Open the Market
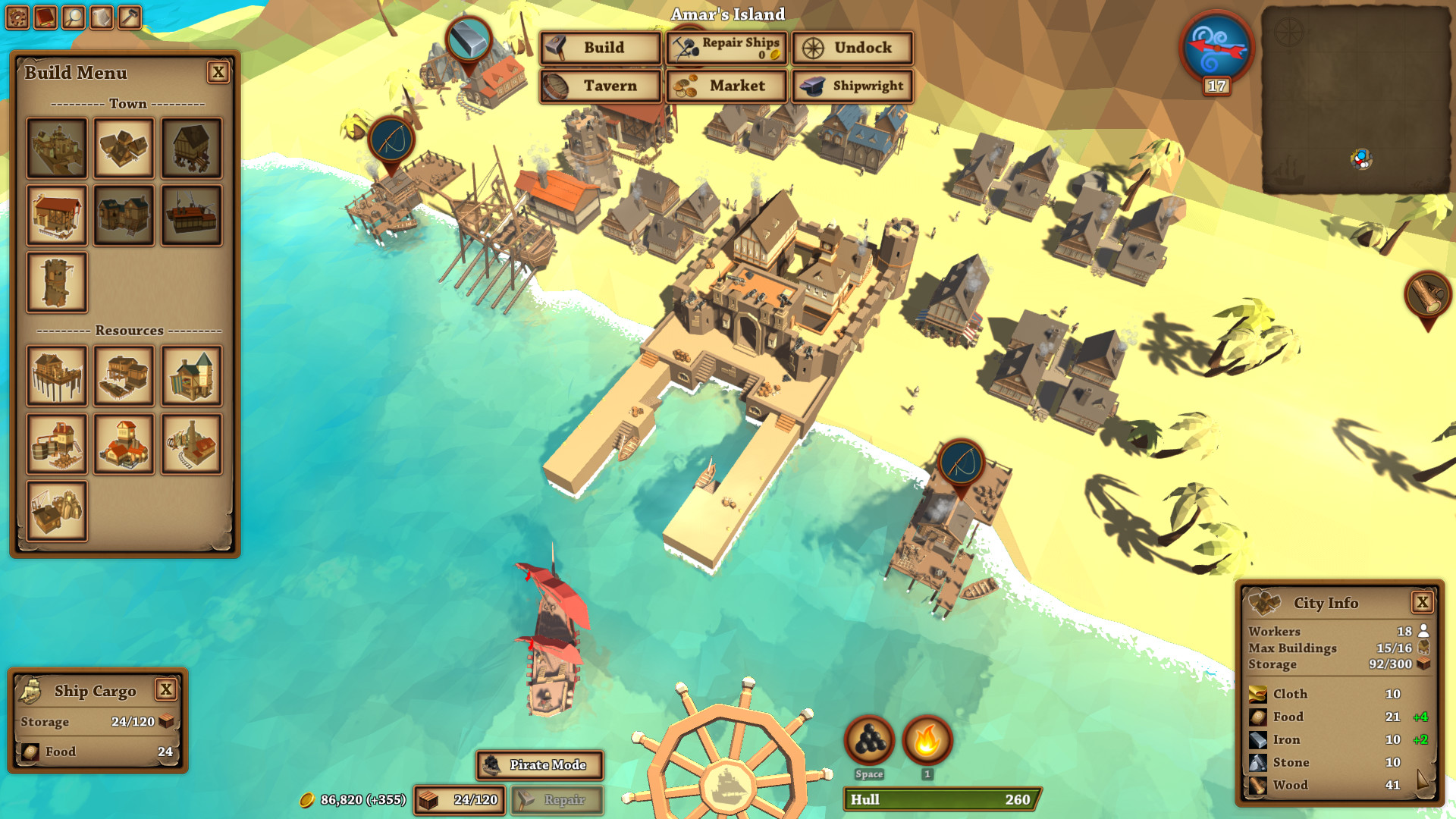 click(726, 86)
